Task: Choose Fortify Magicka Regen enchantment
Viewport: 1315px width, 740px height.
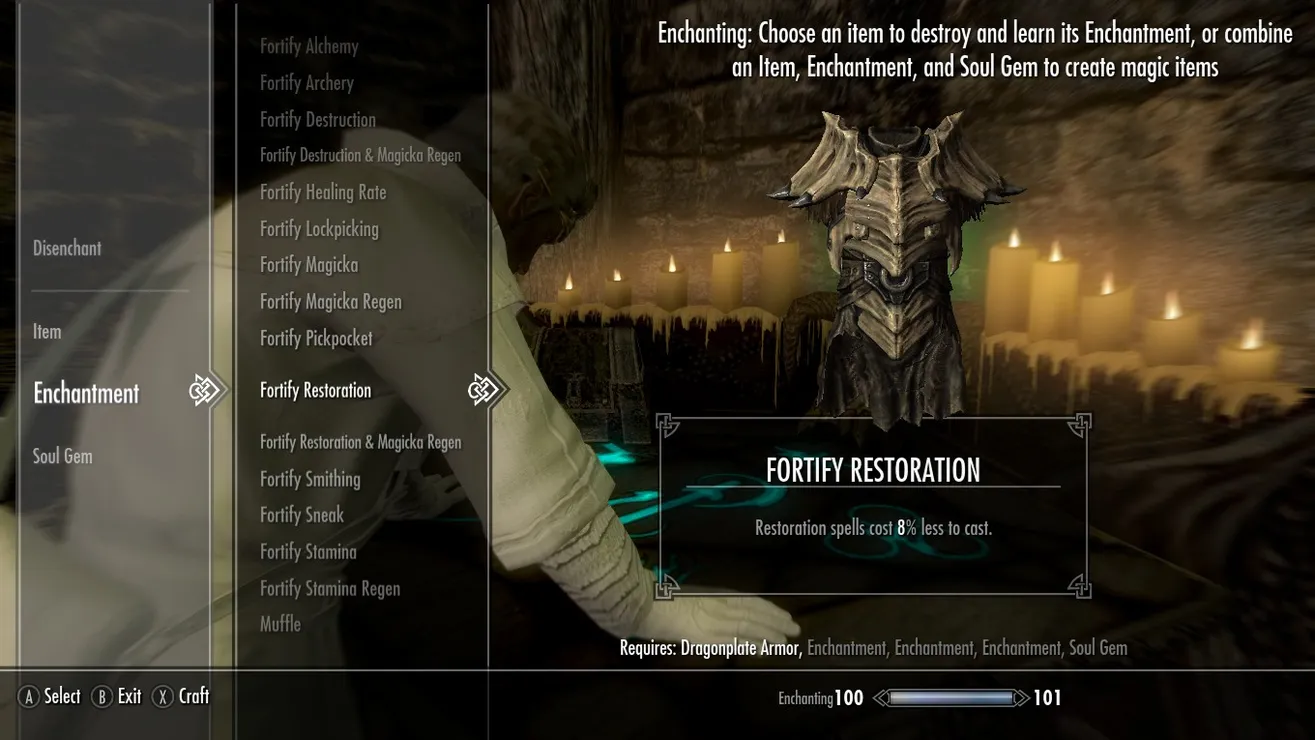Action: (x=331, y=302)
